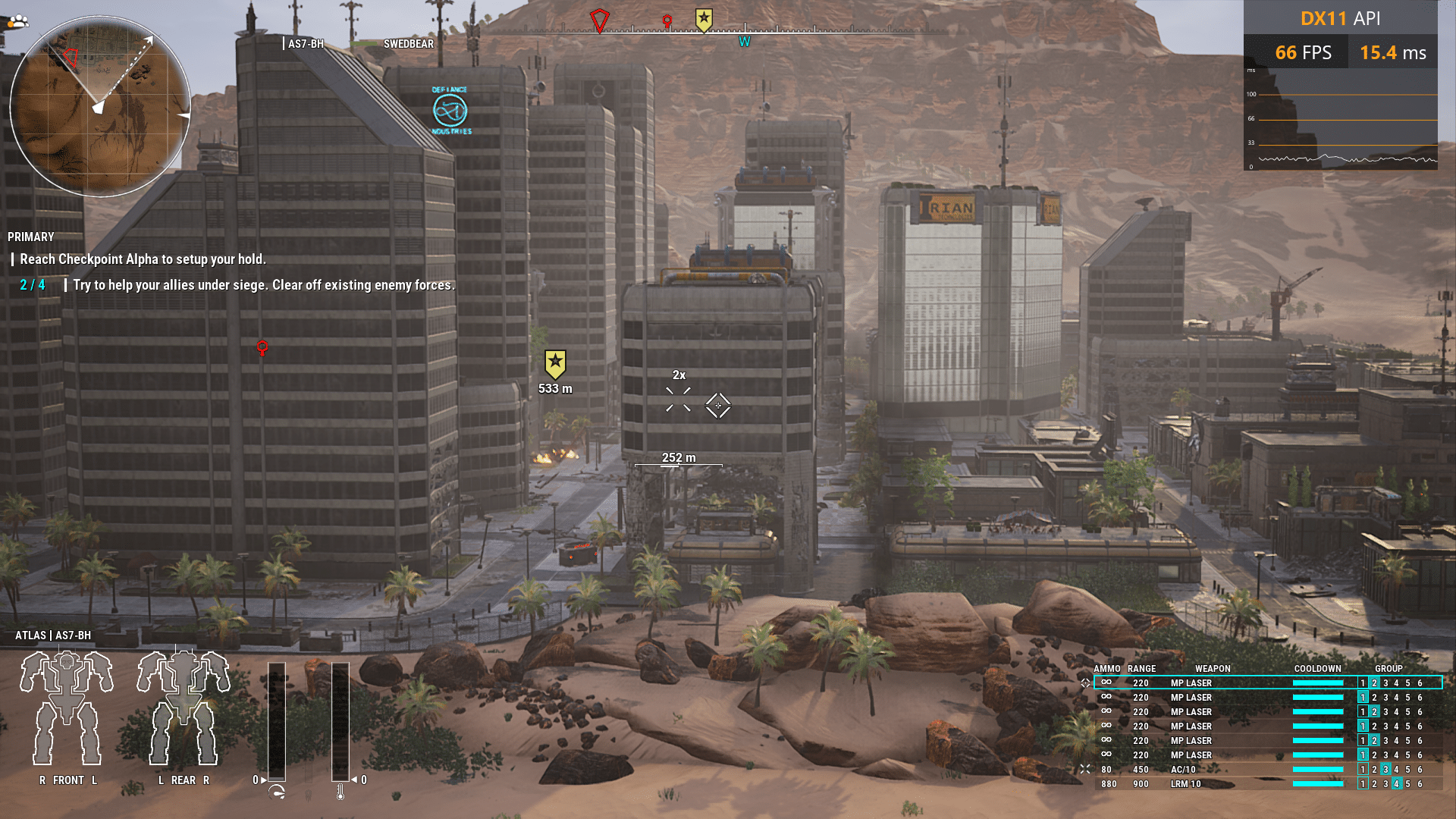Open the squad icon above the minimap

coord(18,21)
